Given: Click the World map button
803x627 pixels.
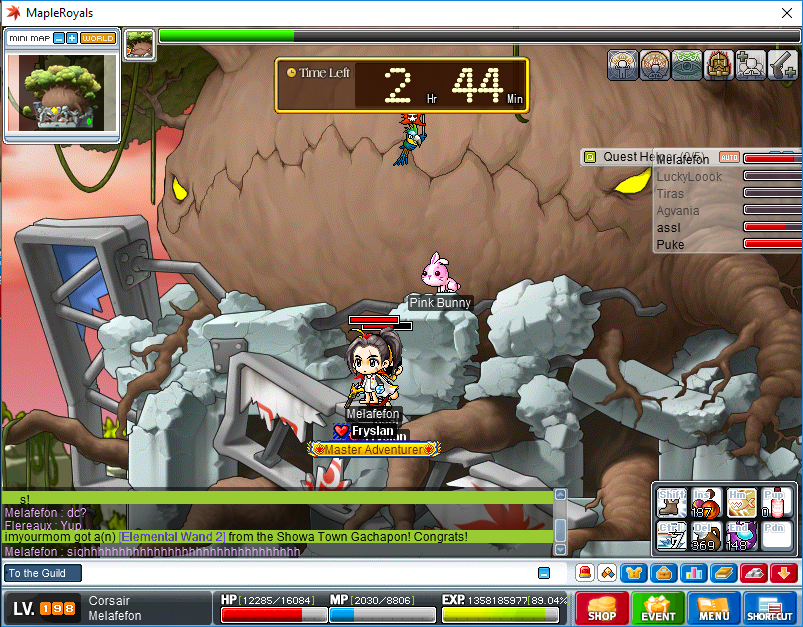Looking at the screenshot, I should 98,38.
